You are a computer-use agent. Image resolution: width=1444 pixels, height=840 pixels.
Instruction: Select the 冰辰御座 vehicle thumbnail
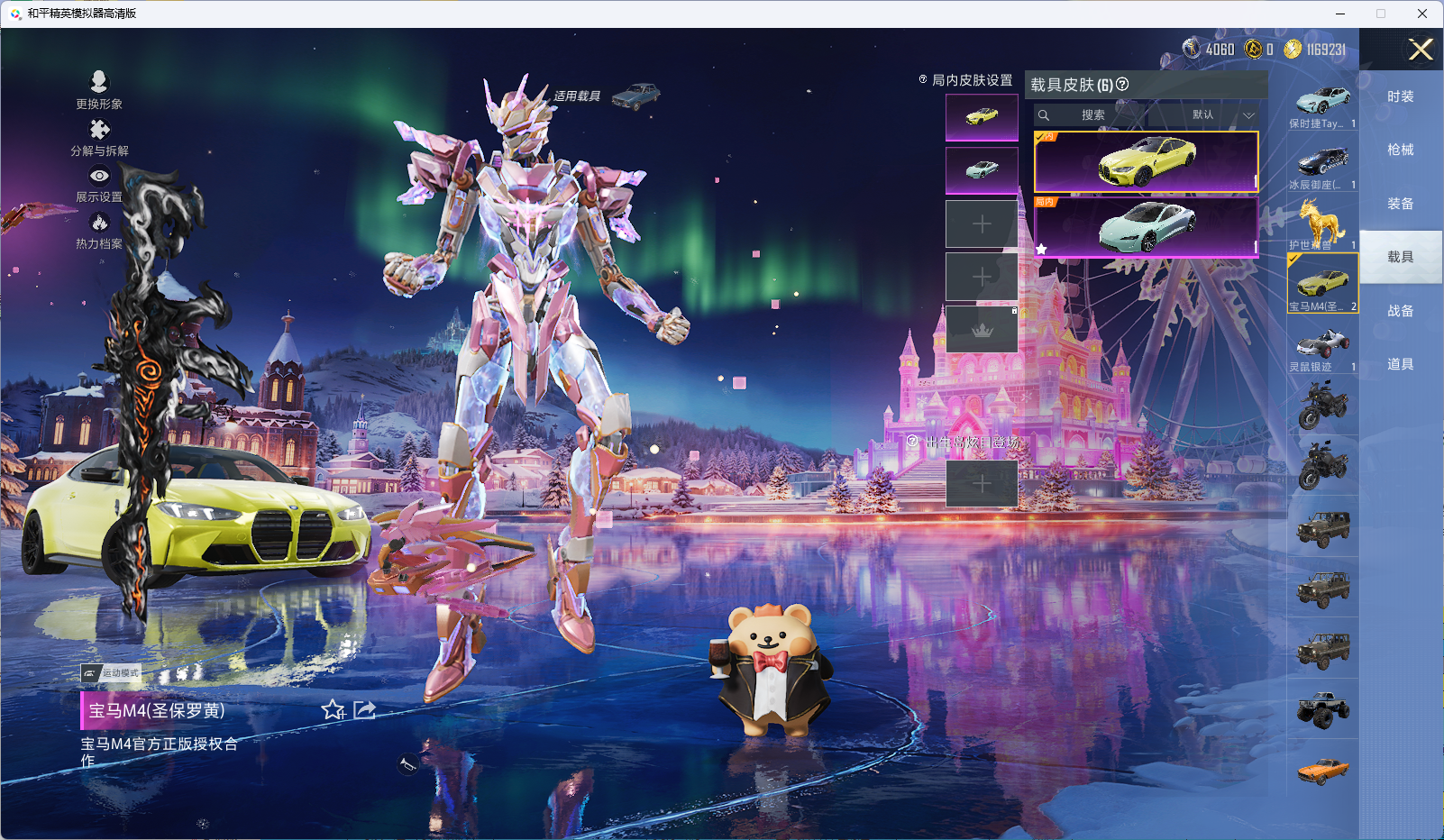[x=1322, y=163]
